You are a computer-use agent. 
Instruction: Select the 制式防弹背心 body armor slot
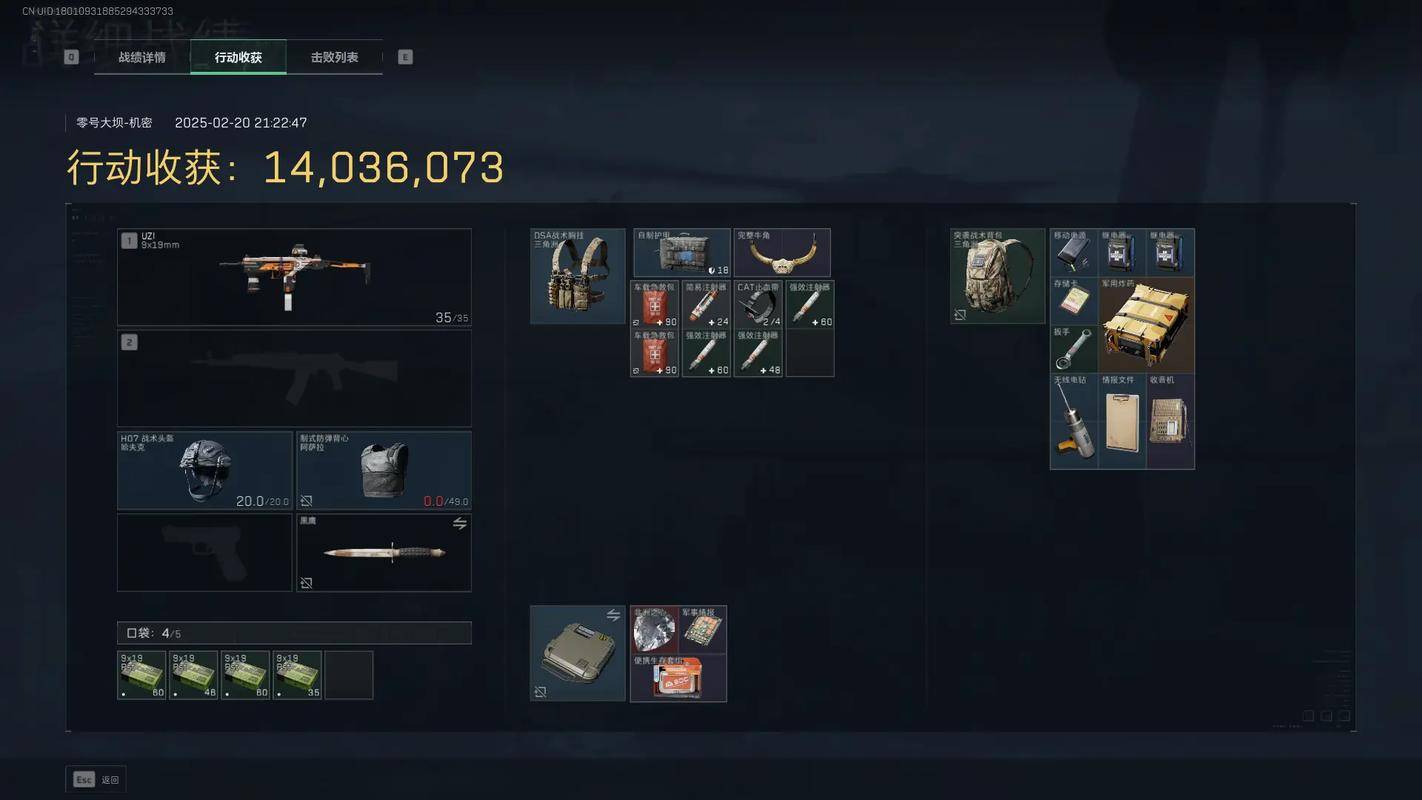pyautogui.click(x=384, y=470)
